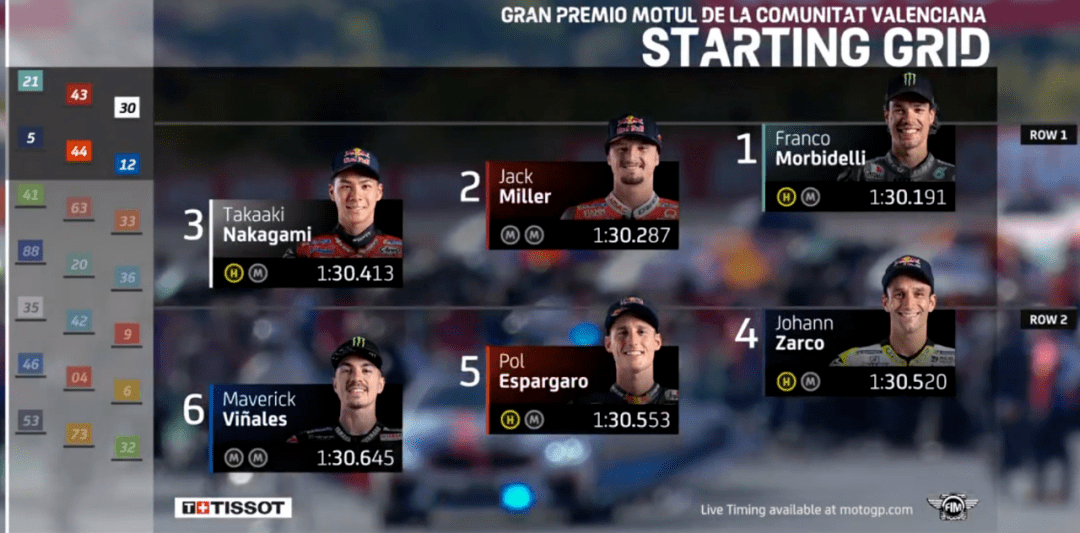1080x533 pixels.
Task: Select Johann Zarco's grid card
Action: coord(858,352)
